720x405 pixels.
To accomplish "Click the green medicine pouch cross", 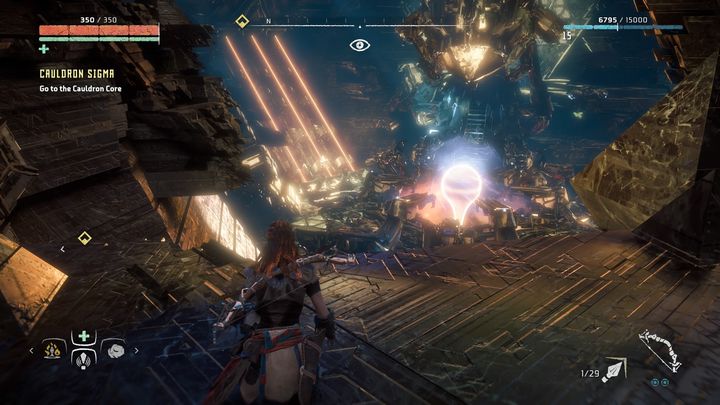I will click(44, 48).
